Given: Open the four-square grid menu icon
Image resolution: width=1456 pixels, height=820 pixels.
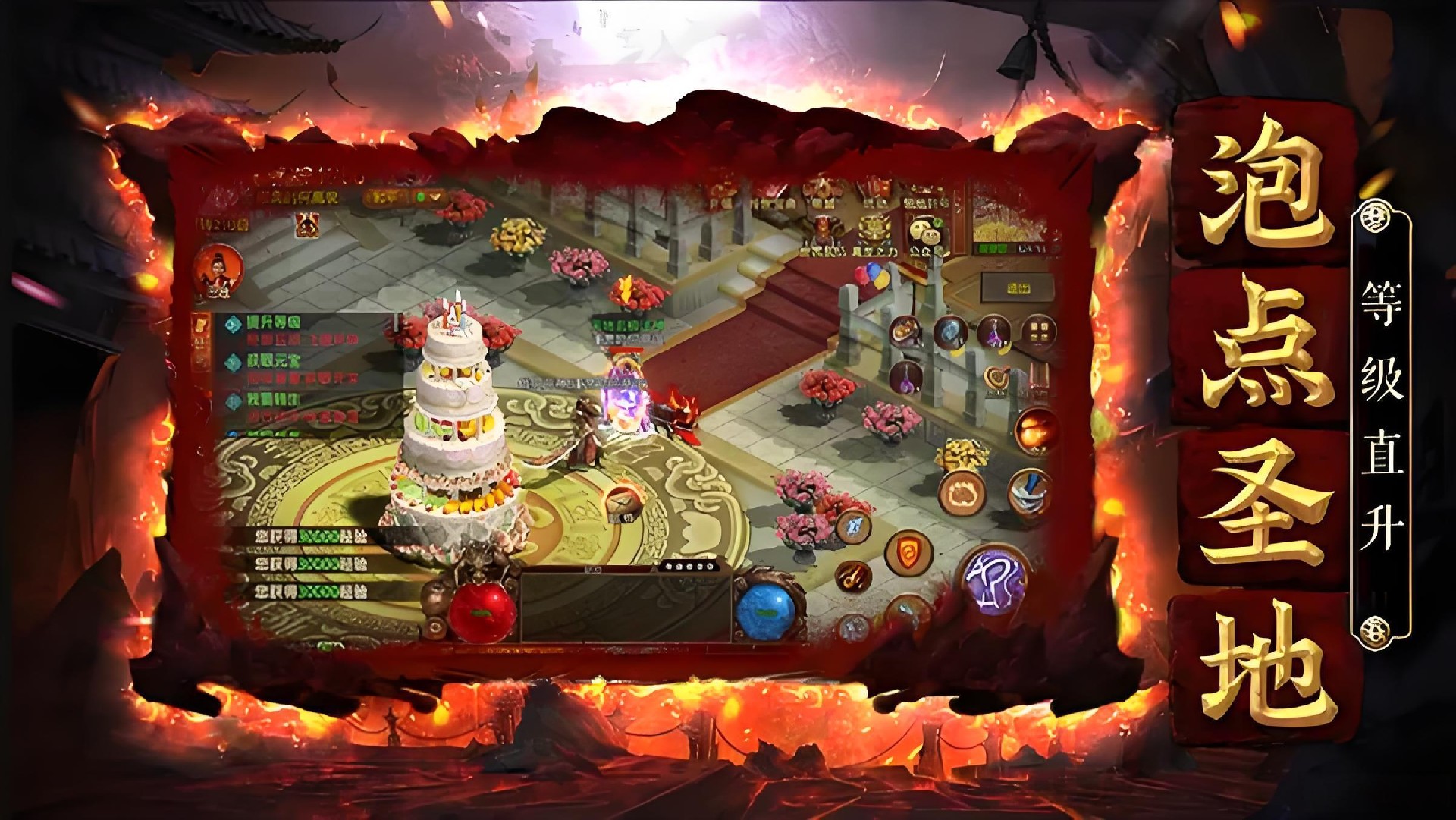Looking at the screenshot, I should pos(1039,332).
